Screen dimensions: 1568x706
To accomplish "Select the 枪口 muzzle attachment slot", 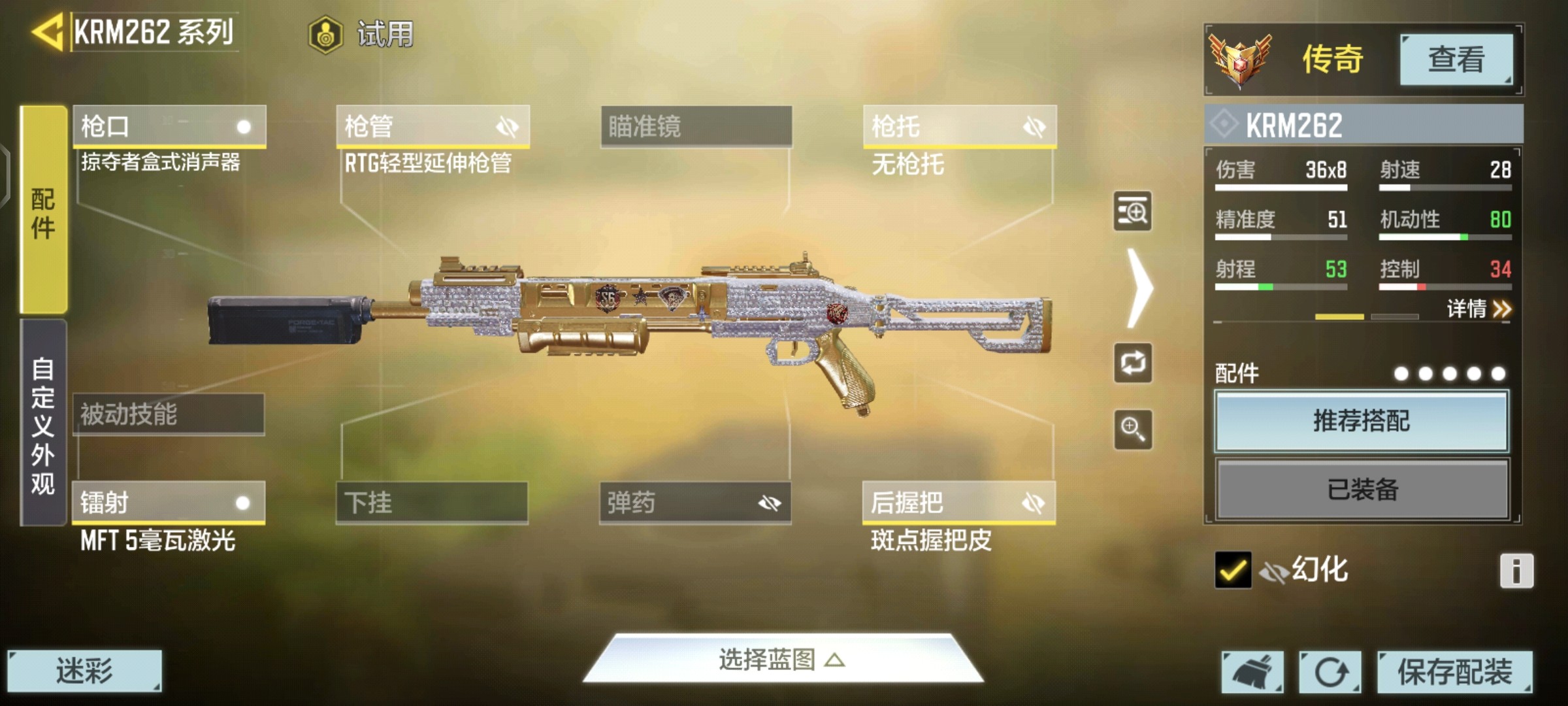I will 169,126.
